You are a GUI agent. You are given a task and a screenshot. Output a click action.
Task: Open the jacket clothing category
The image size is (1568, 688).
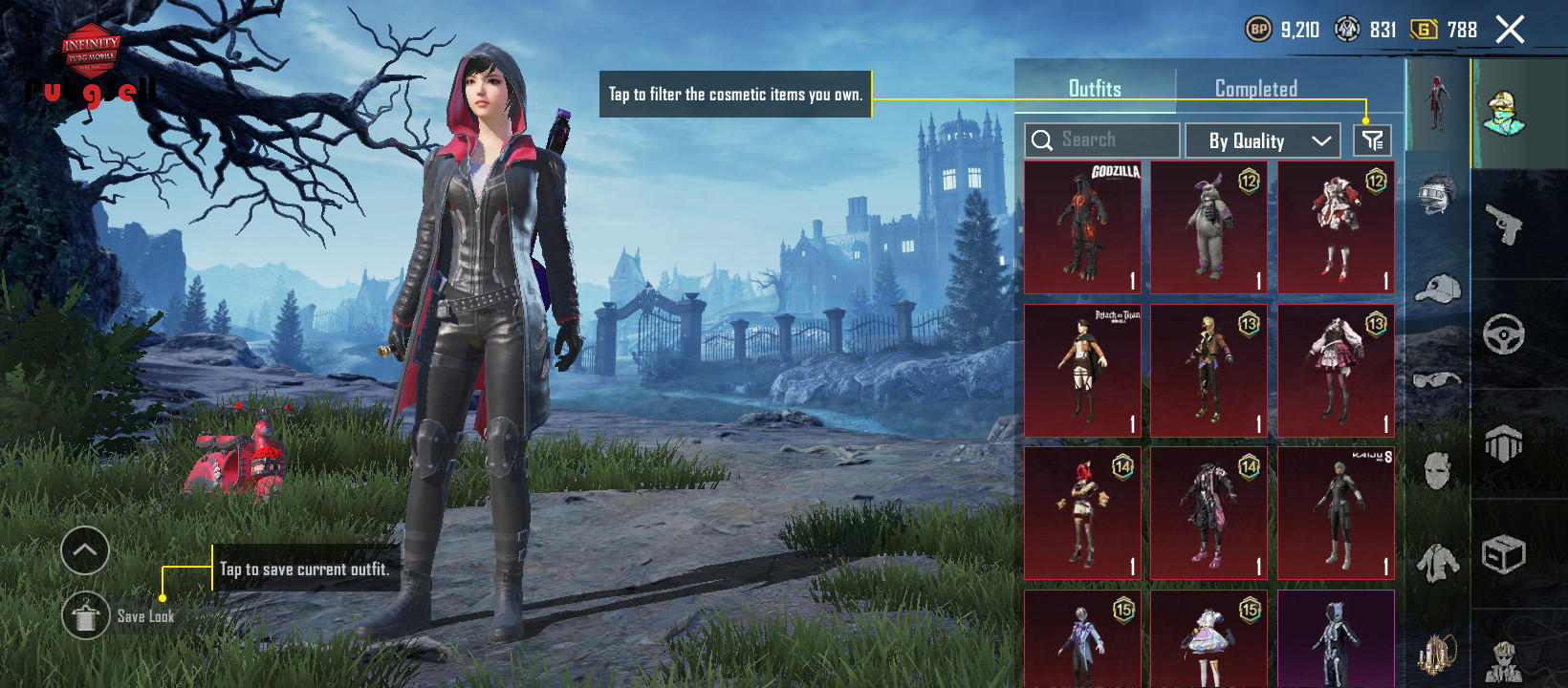[1437, 563]
